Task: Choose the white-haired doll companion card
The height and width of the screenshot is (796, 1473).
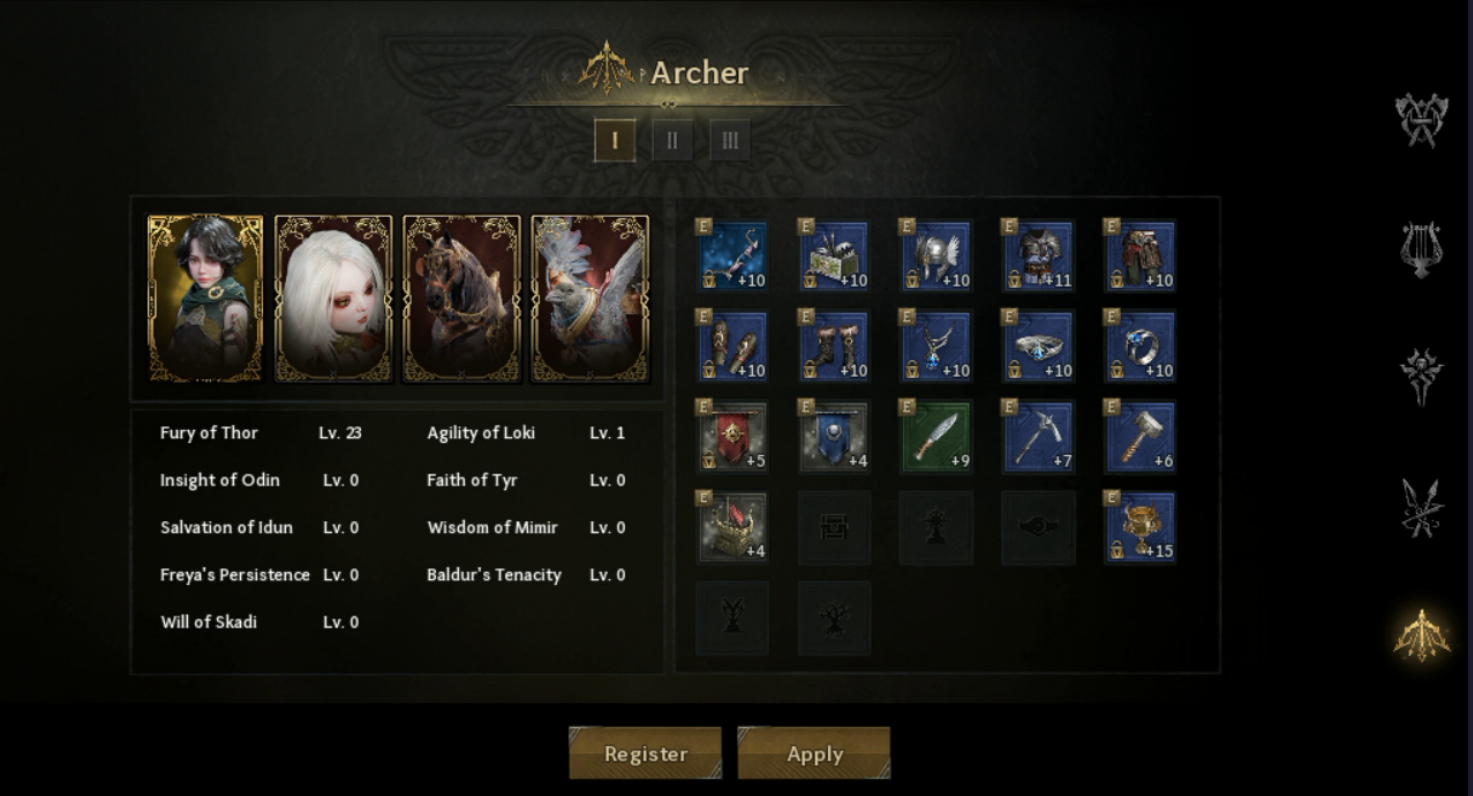Action: click(x=334, y=298)
